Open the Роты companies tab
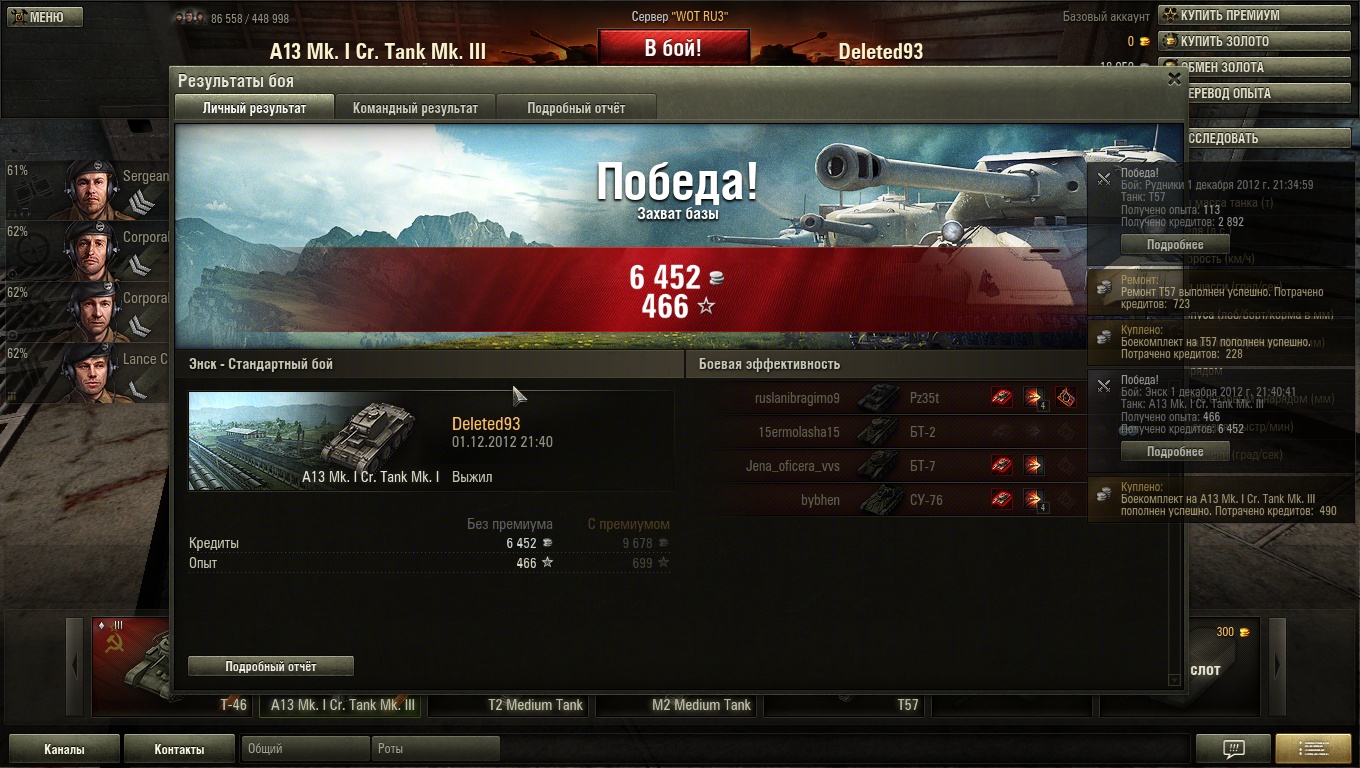The image size is (1360, 768). click(x=435, y=749)
